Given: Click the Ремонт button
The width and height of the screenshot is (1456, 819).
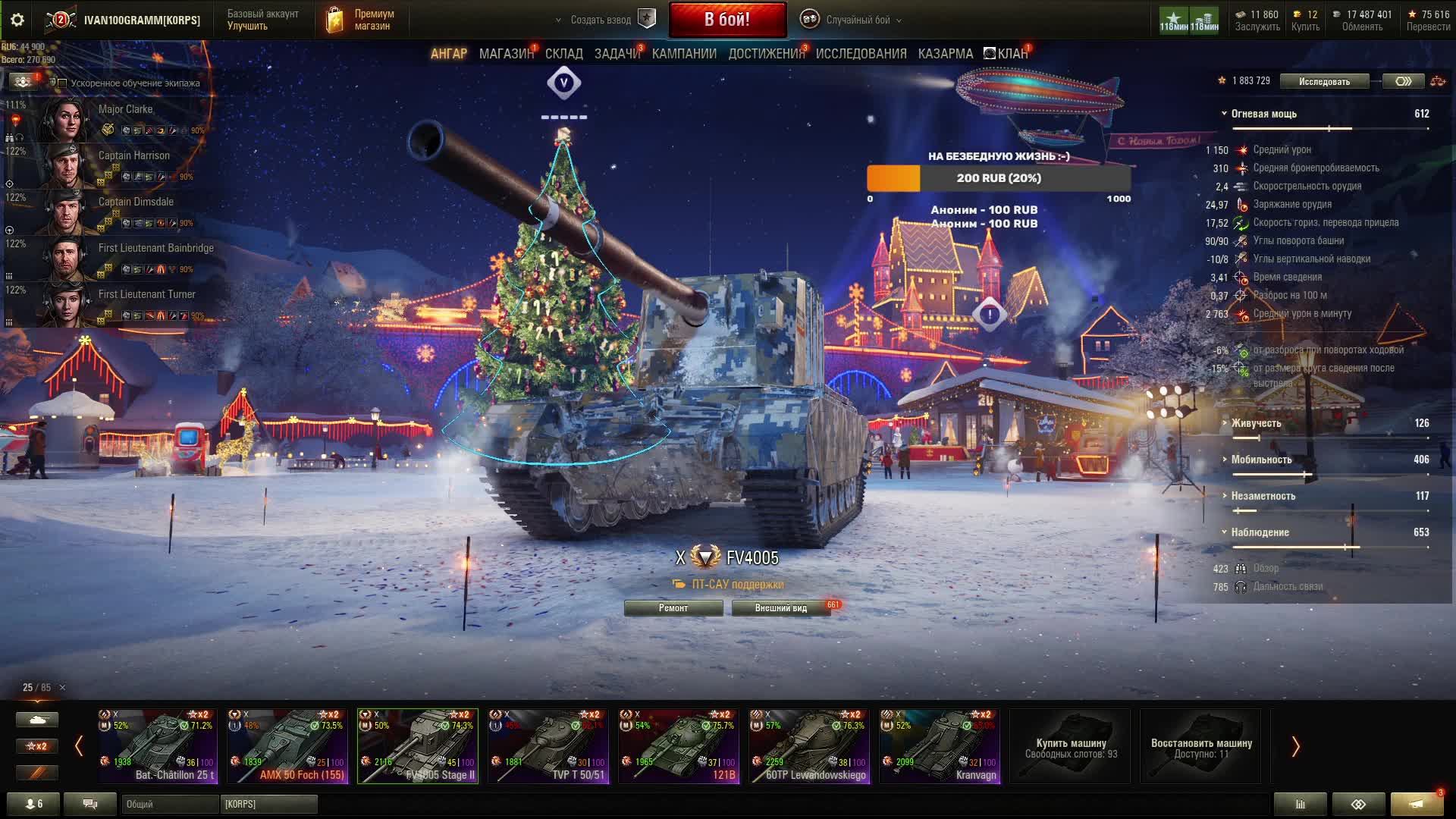Looking at the screenshot, I should [x=673, y=608].
